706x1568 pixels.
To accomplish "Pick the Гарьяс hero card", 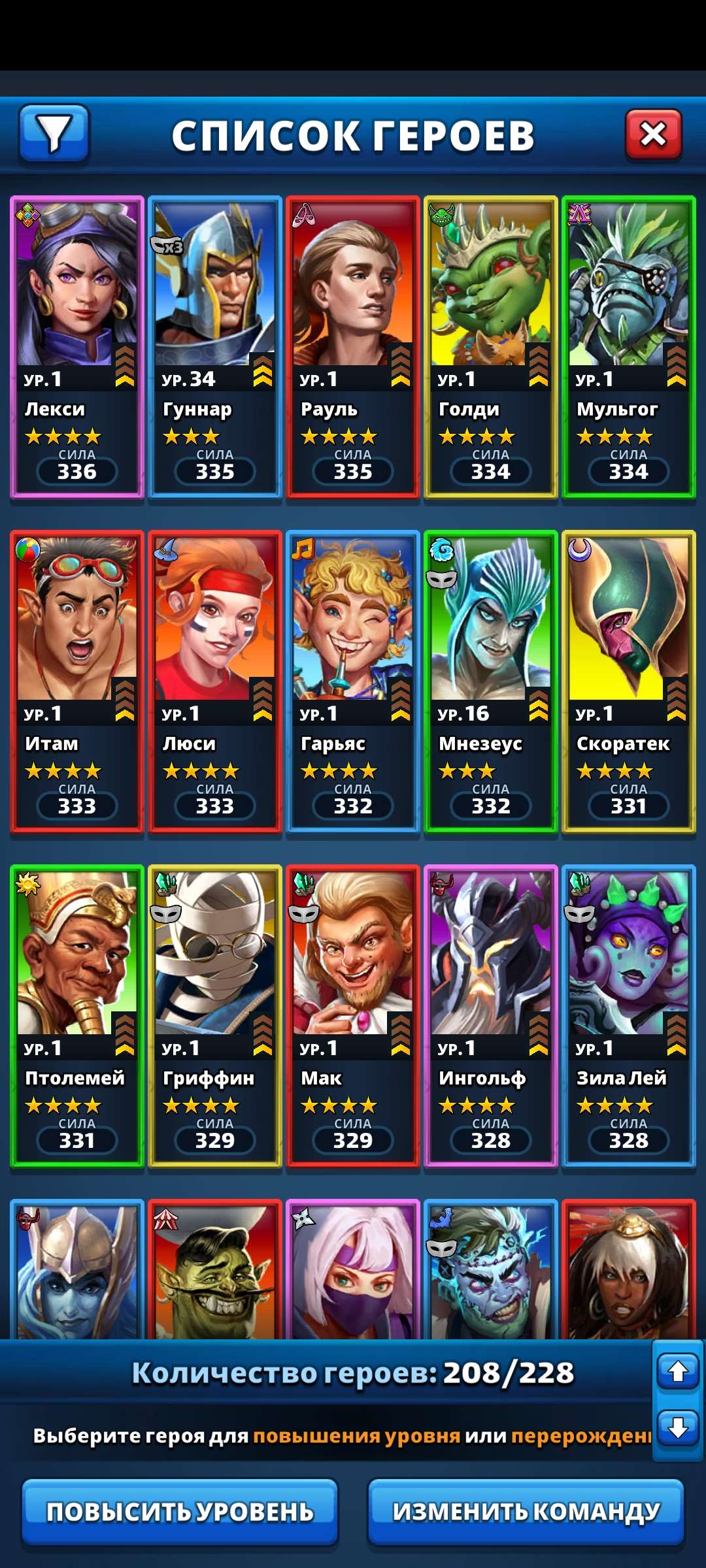I will click(353, 681).
